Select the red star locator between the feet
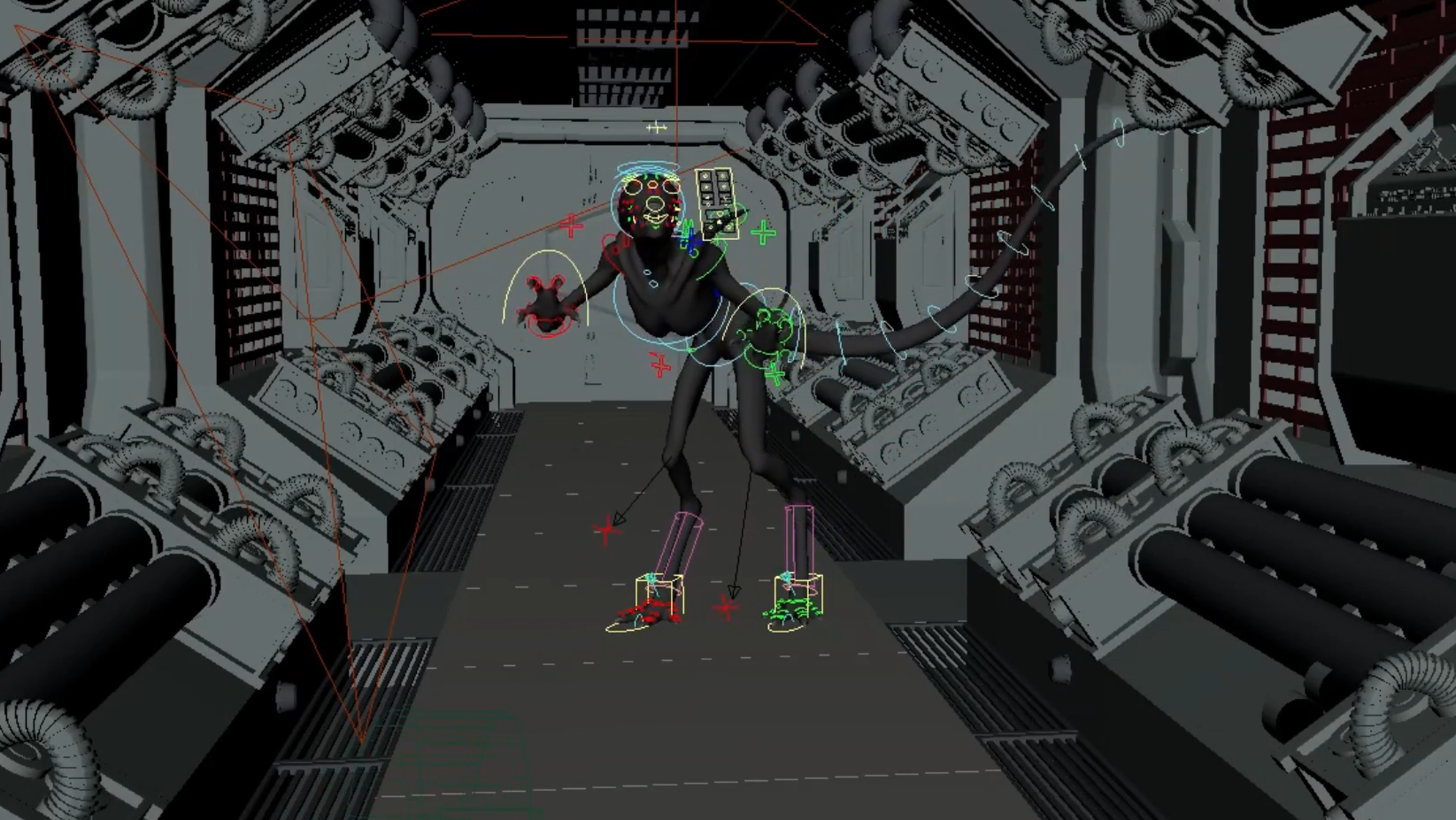The height and width of the screenshot is (820, 1456). (727, 608)
